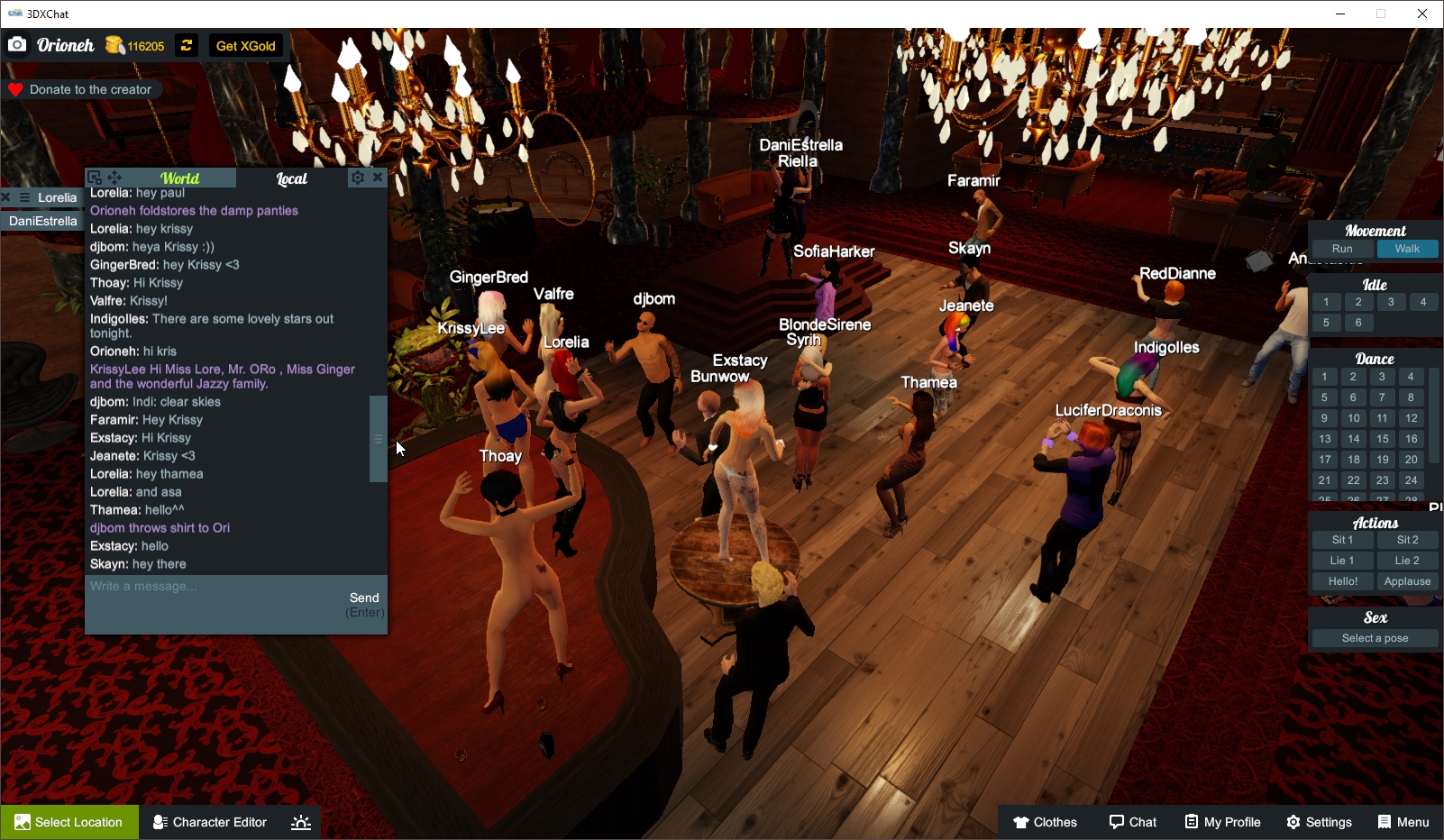Activate Idle pose 5

pyautogui.click(x=1325, y=322)
